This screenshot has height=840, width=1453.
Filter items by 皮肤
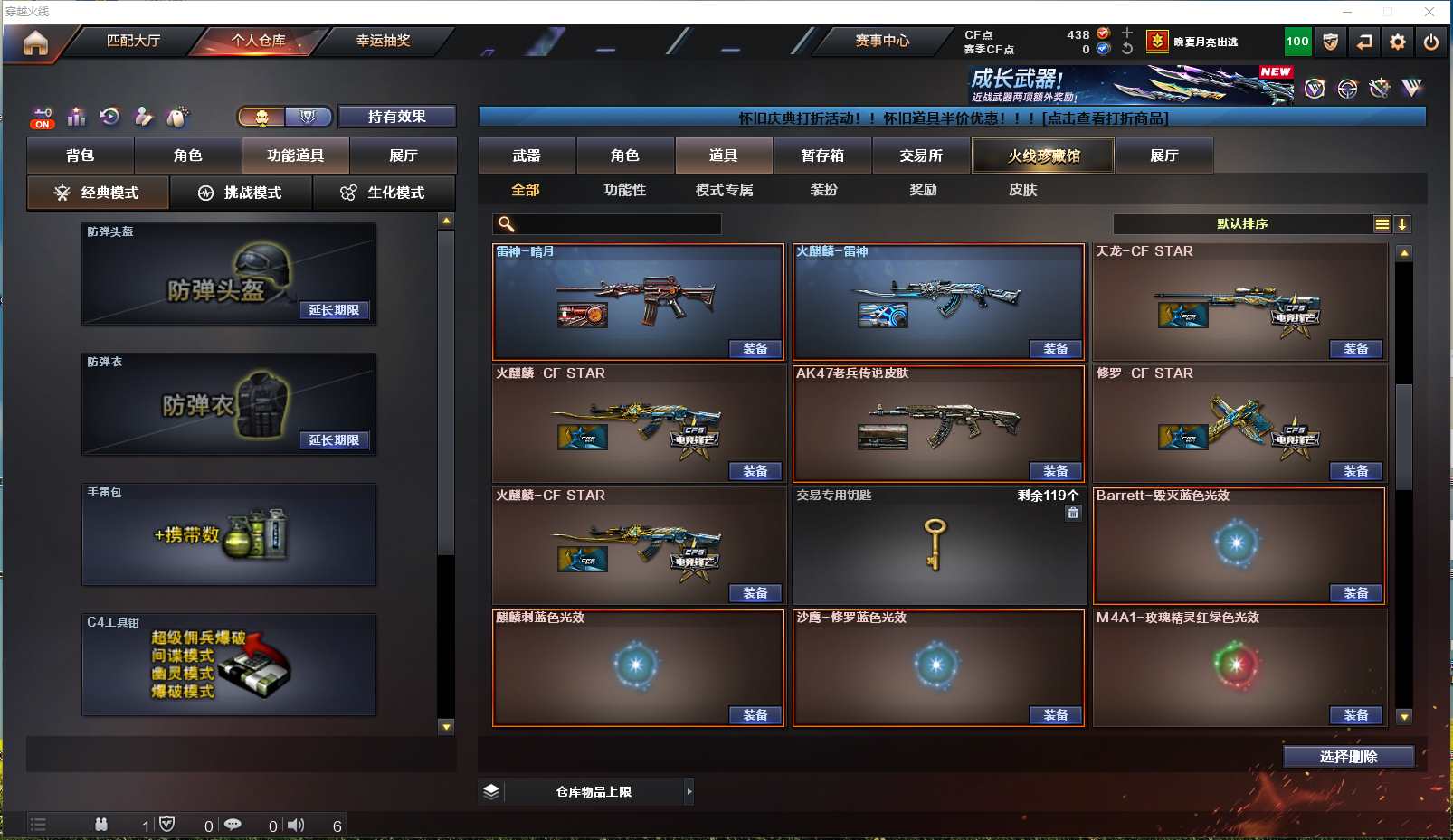pyautogui.click(x=1022, y=190)
